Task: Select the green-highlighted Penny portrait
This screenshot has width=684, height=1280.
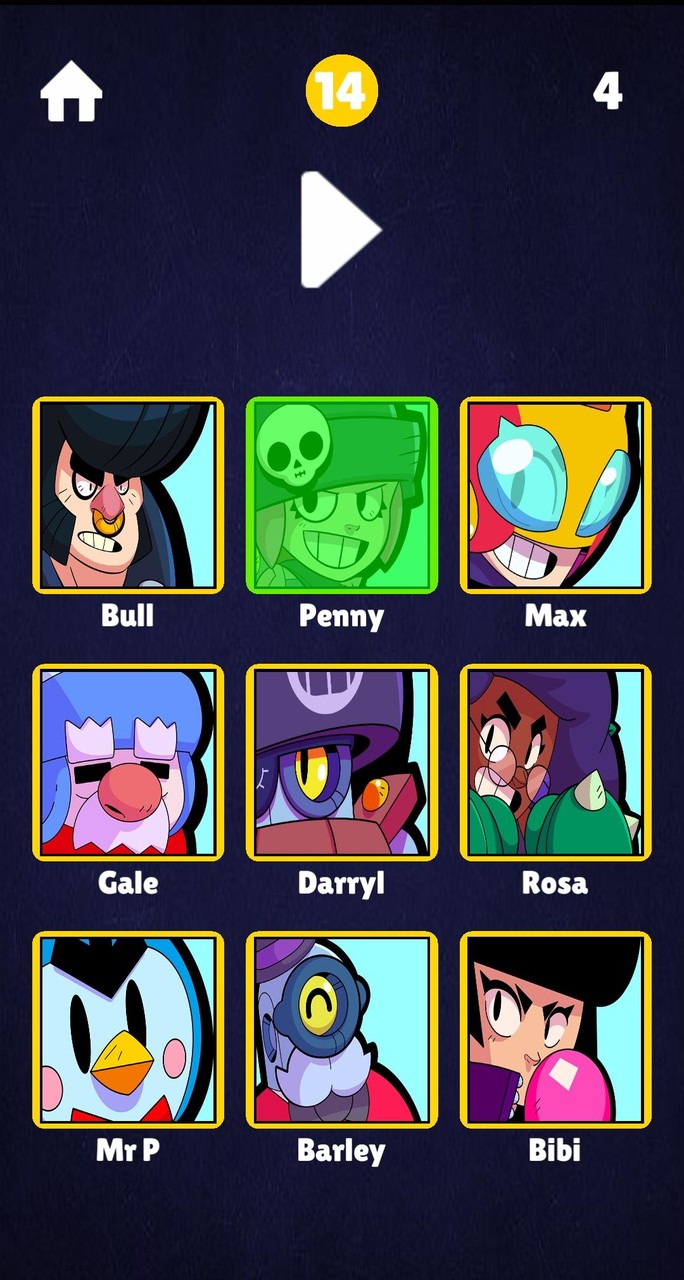Action: pyautogui.click(x=342, y=495)
